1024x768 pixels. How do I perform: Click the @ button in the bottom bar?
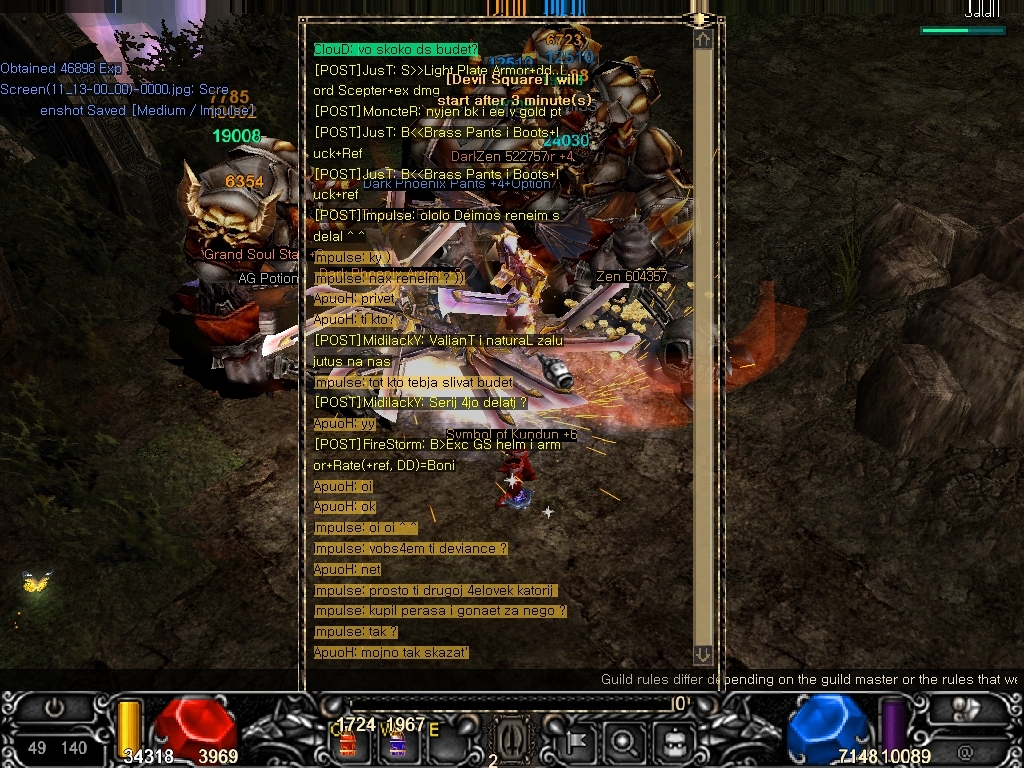click(965, 750)
